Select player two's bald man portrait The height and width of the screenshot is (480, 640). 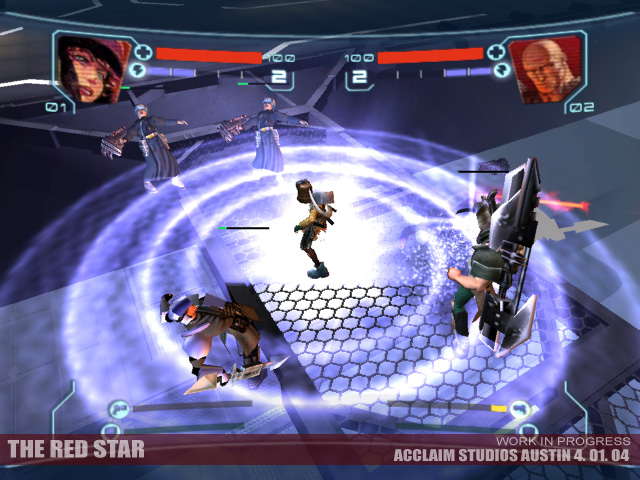(543, 67)
